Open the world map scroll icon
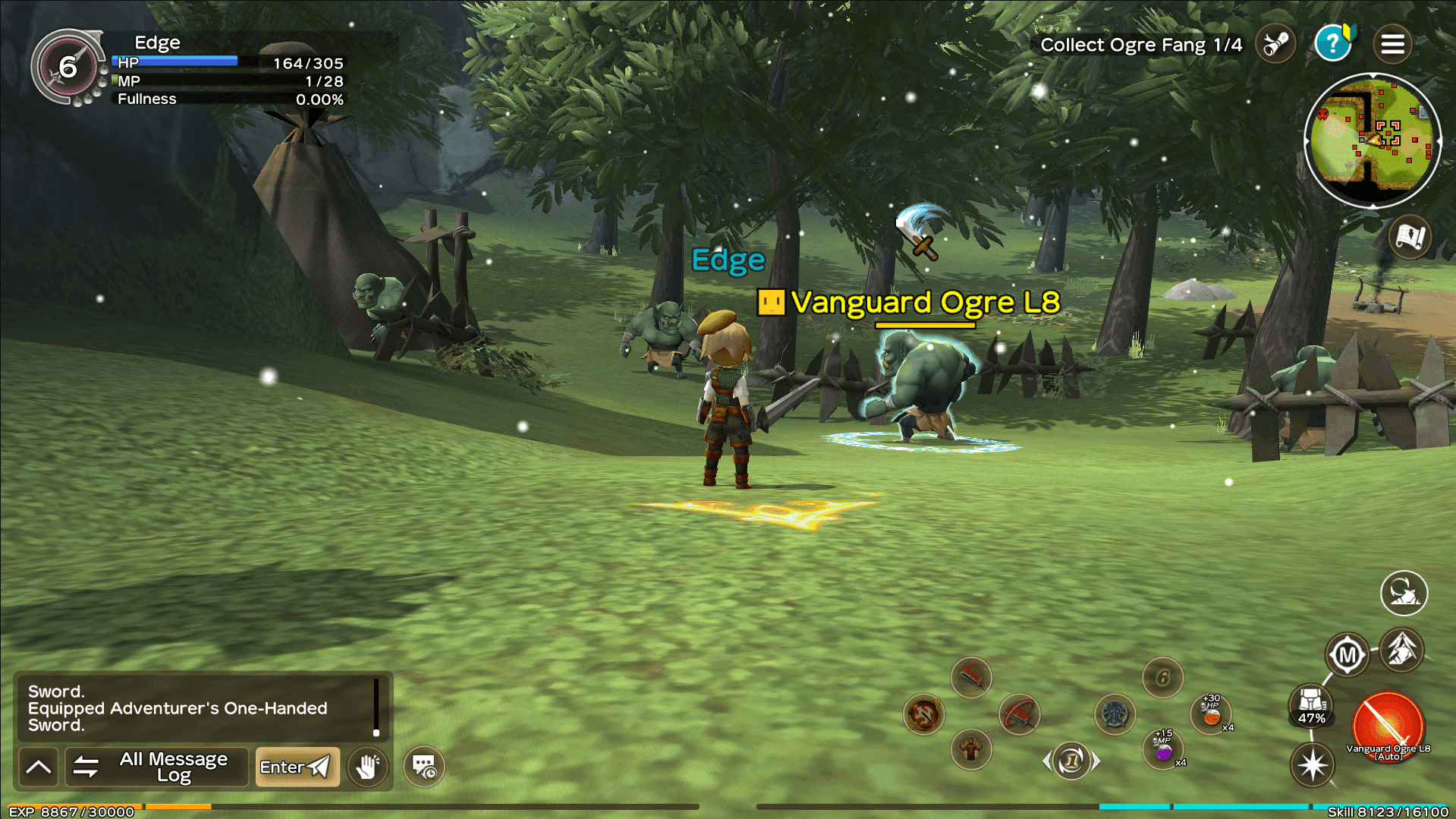1456x819 pixels. click(x=1410, y=237)
